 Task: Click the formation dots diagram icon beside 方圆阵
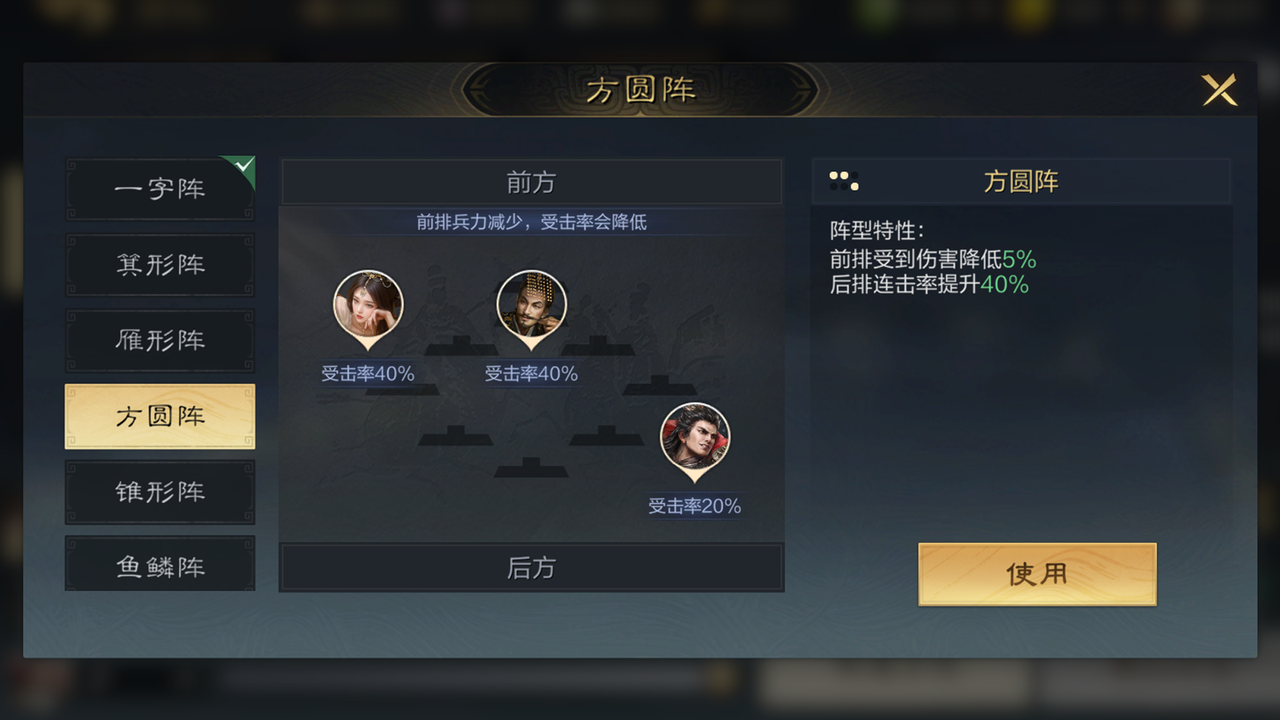[x=845, y=180]
